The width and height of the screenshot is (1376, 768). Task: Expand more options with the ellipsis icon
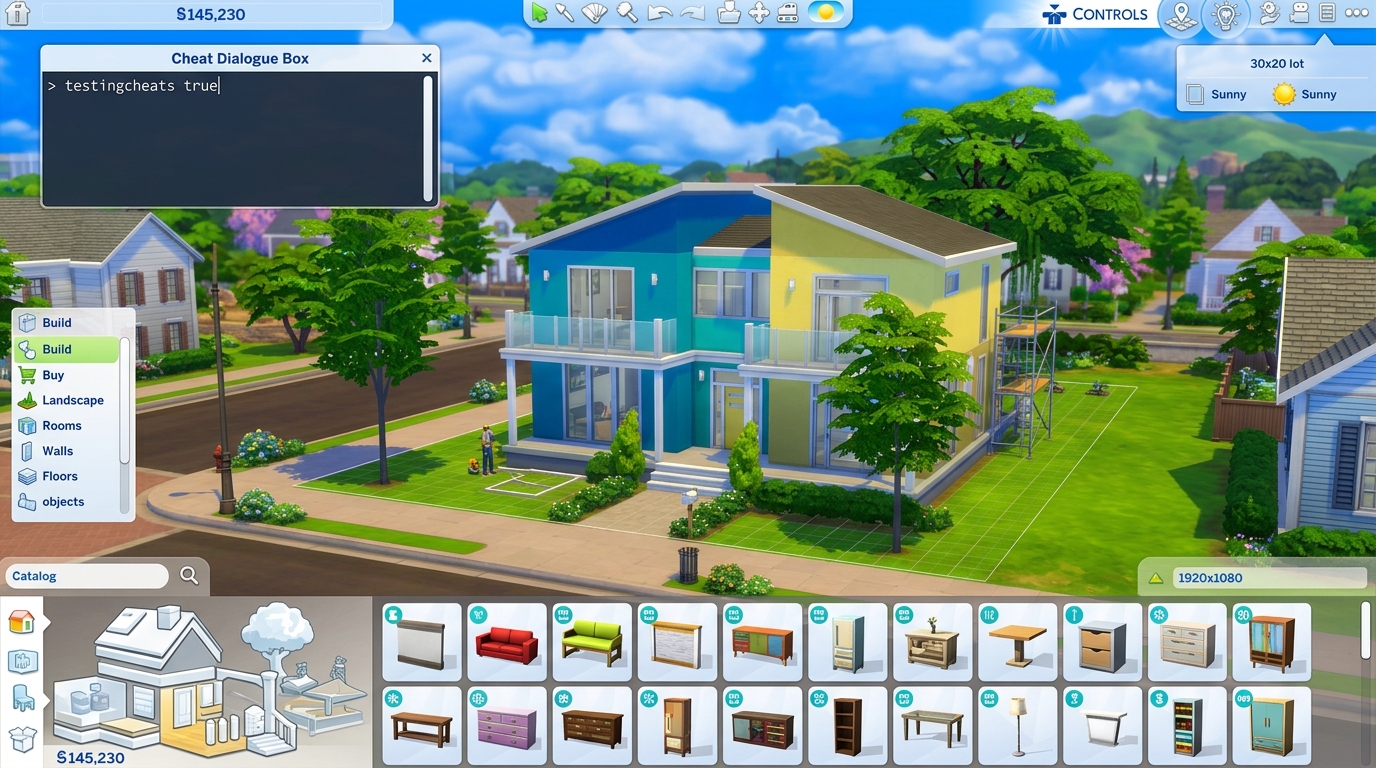[x=1356, y=12]
